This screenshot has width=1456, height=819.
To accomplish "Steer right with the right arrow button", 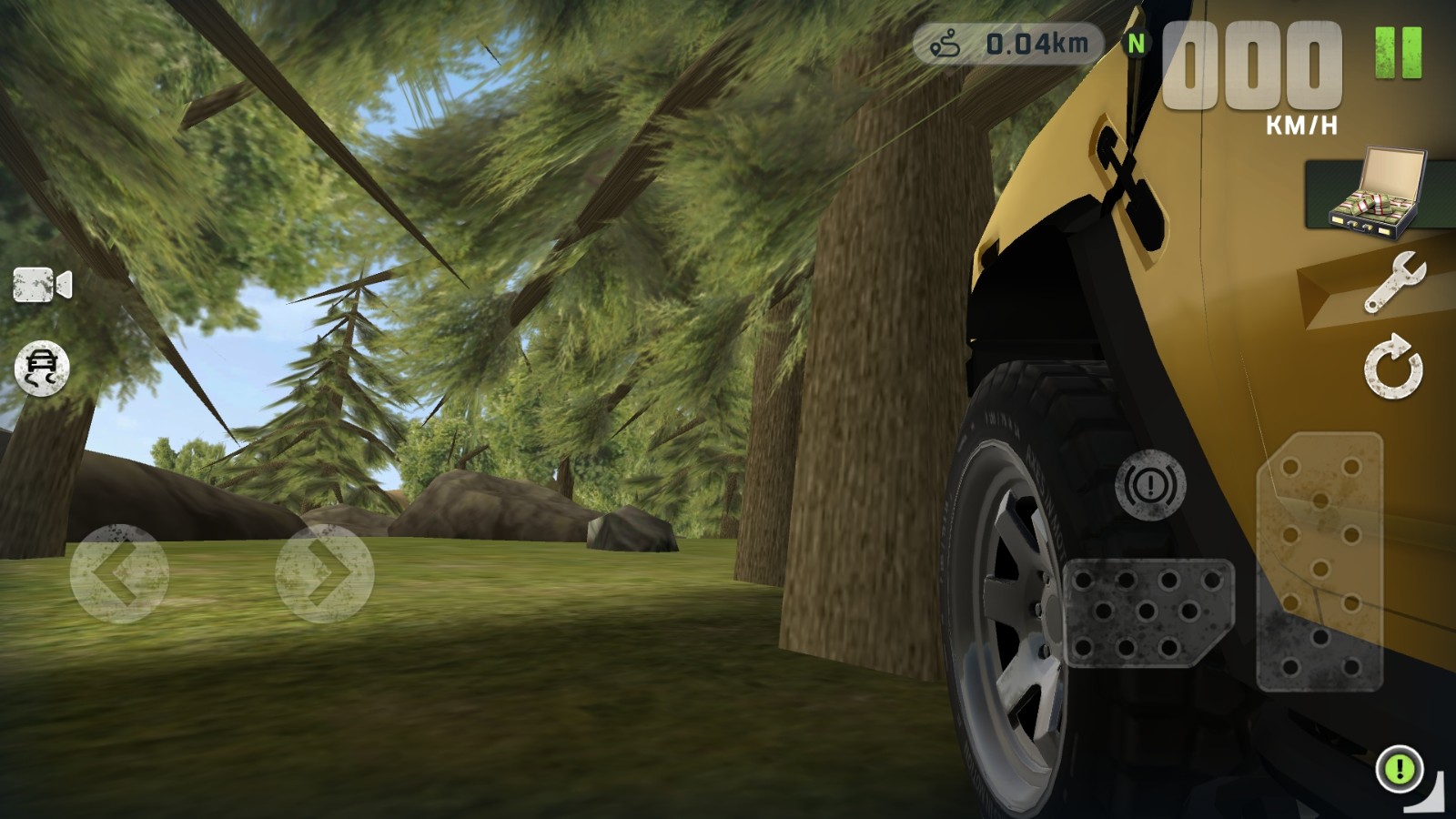I will coord(325,573).
